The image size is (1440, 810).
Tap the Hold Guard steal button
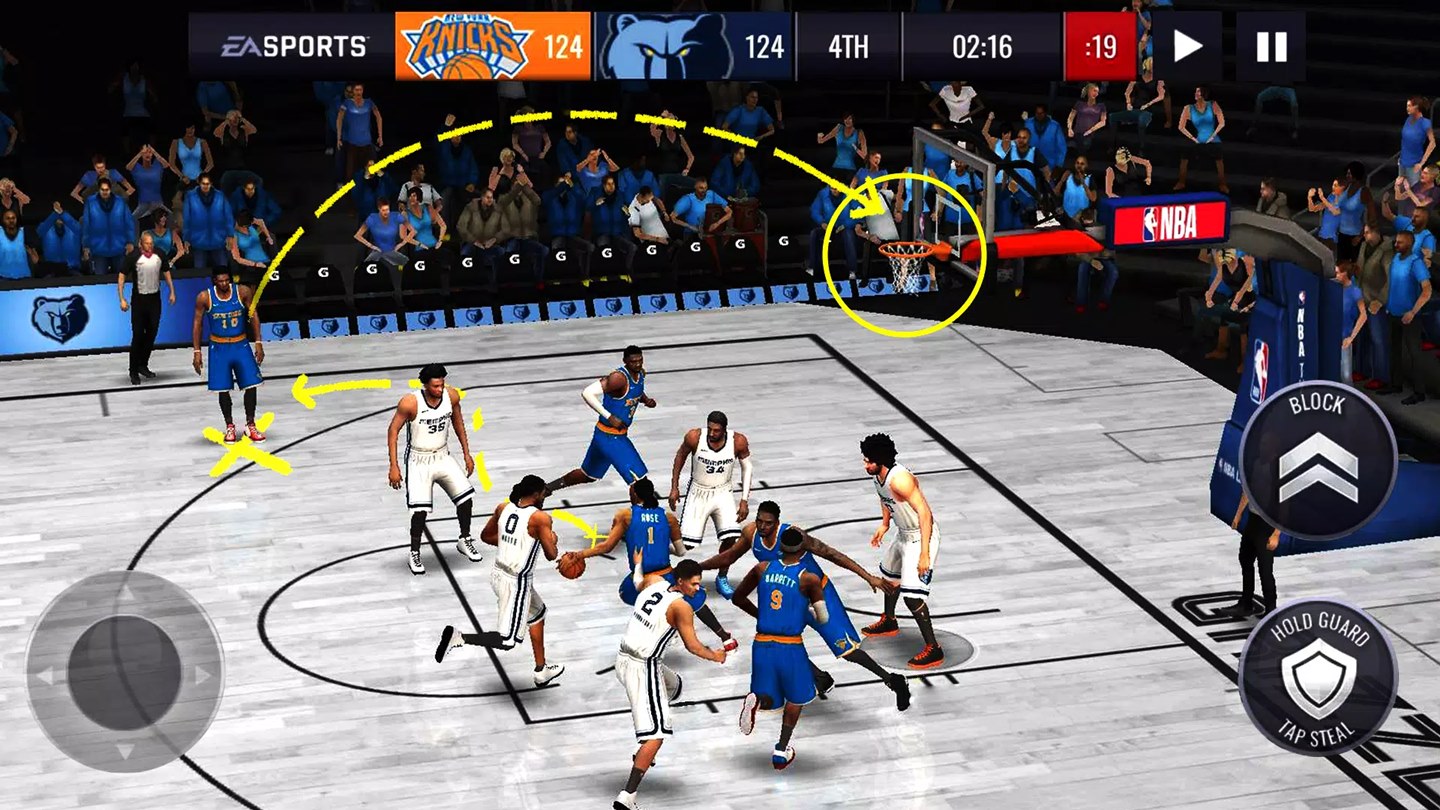coord(1318,677)
